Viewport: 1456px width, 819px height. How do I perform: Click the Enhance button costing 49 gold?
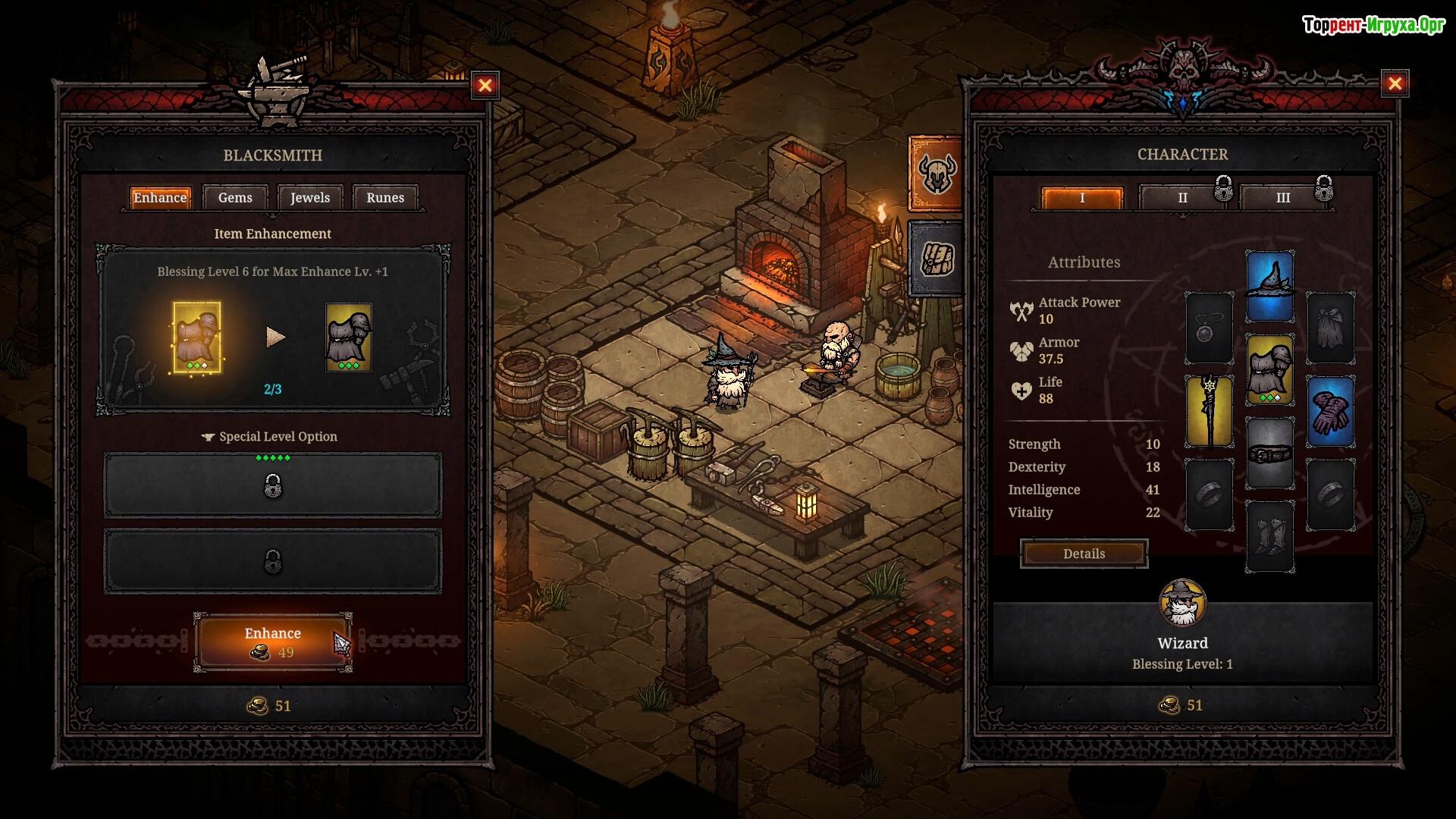pyautogui.click(x=272, y=642)
